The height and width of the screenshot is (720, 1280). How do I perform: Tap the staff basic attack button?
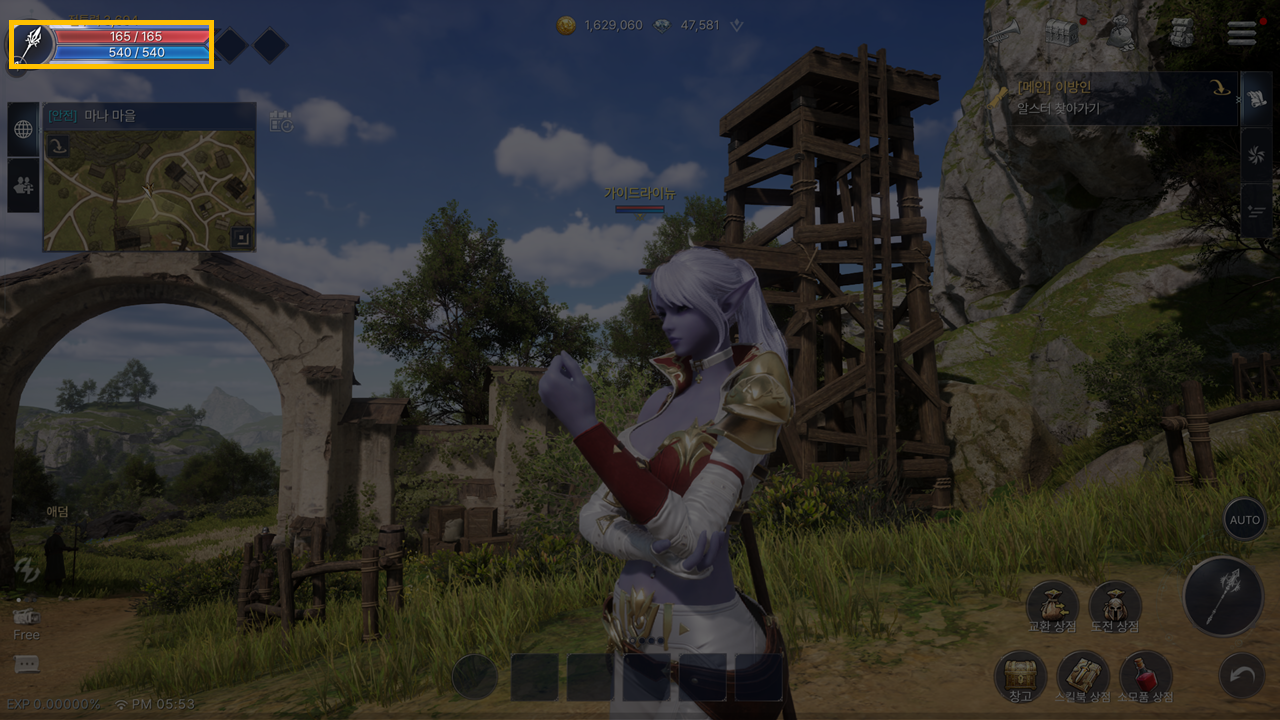tap(1223, 597)
